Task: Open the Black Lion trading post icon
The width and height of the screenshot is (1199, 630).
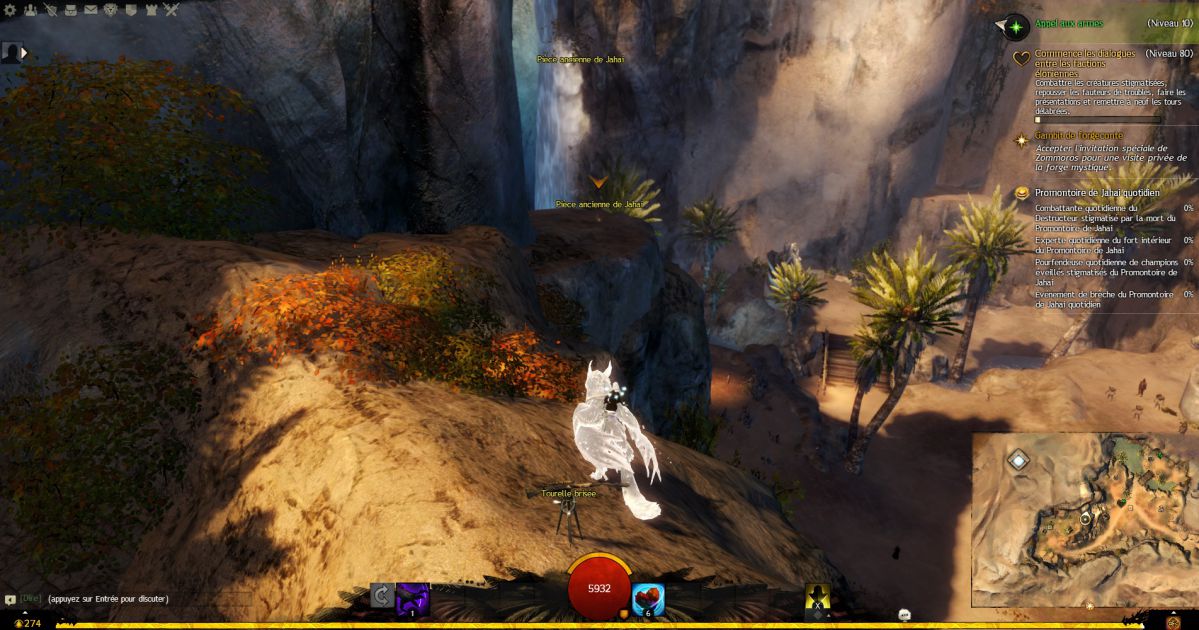Action: [111, 10]
